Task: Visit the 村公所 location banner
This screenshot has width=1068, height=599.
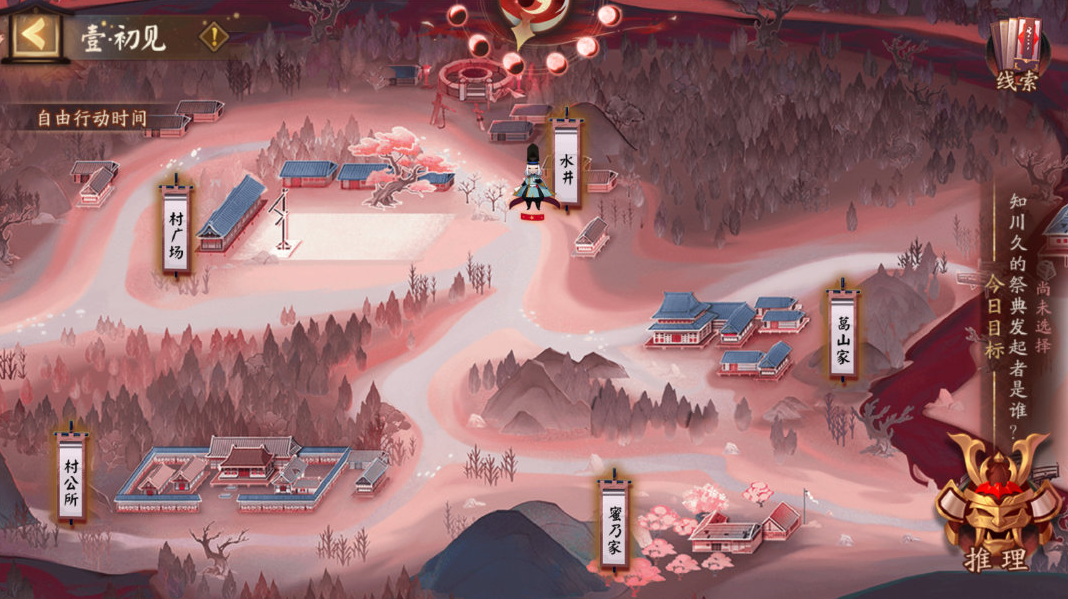Action: coord(71,476)
